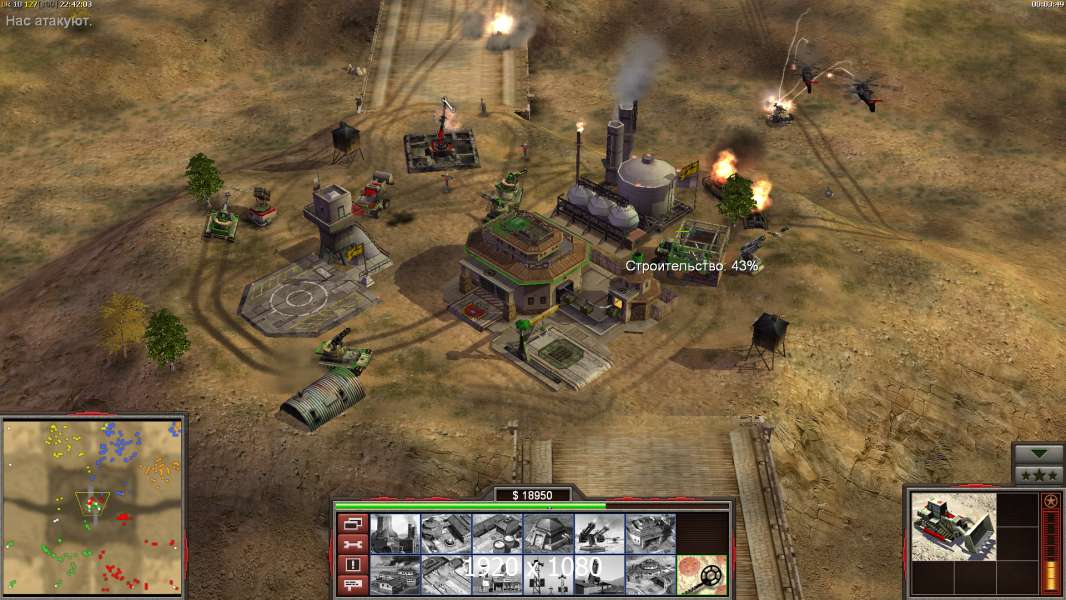Click the exclamation mark red button
Screen dimensions: 1066x600
coord(351,565)
